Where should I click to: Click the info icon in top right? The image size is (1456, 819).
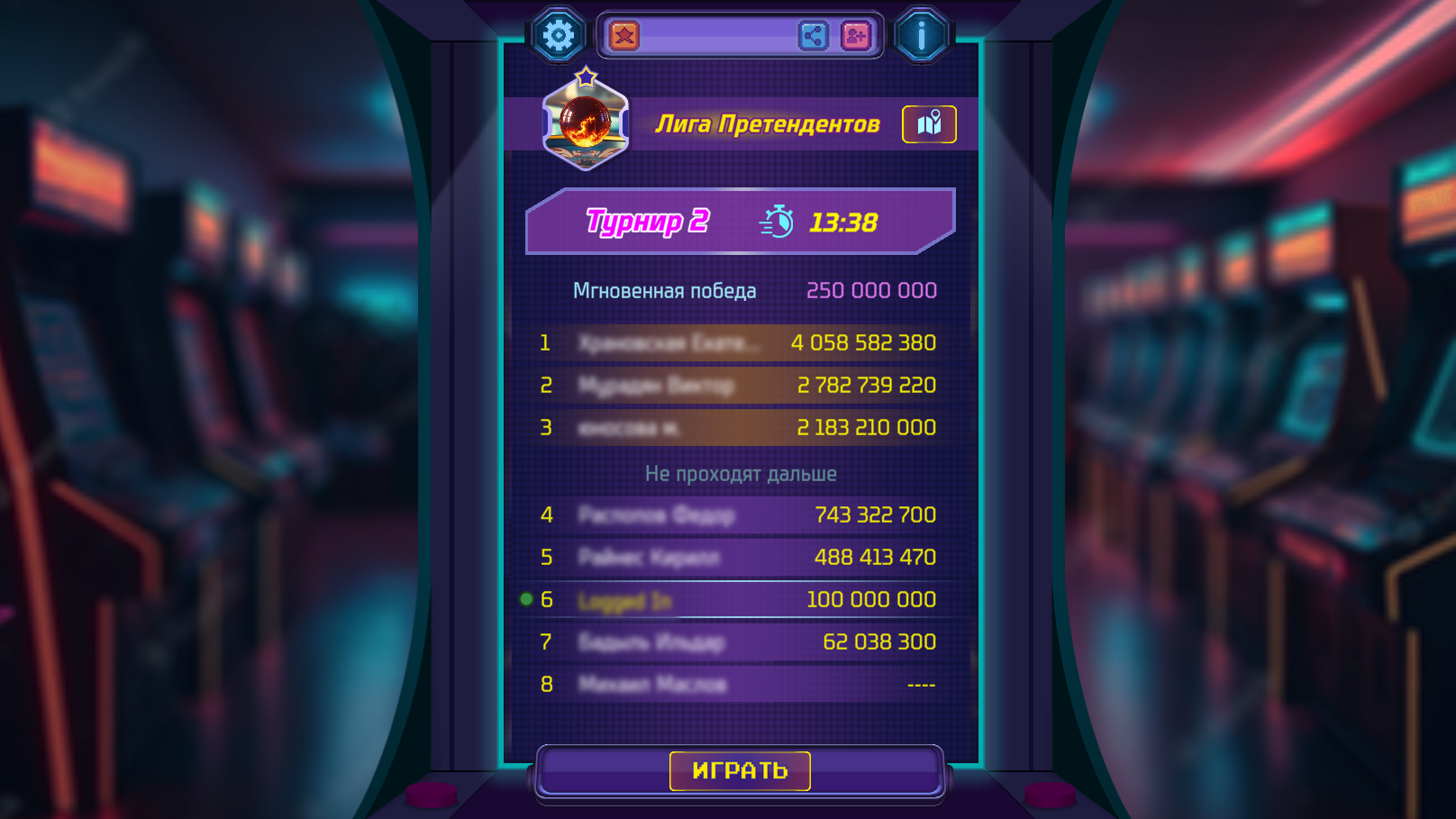coord(921,36)
